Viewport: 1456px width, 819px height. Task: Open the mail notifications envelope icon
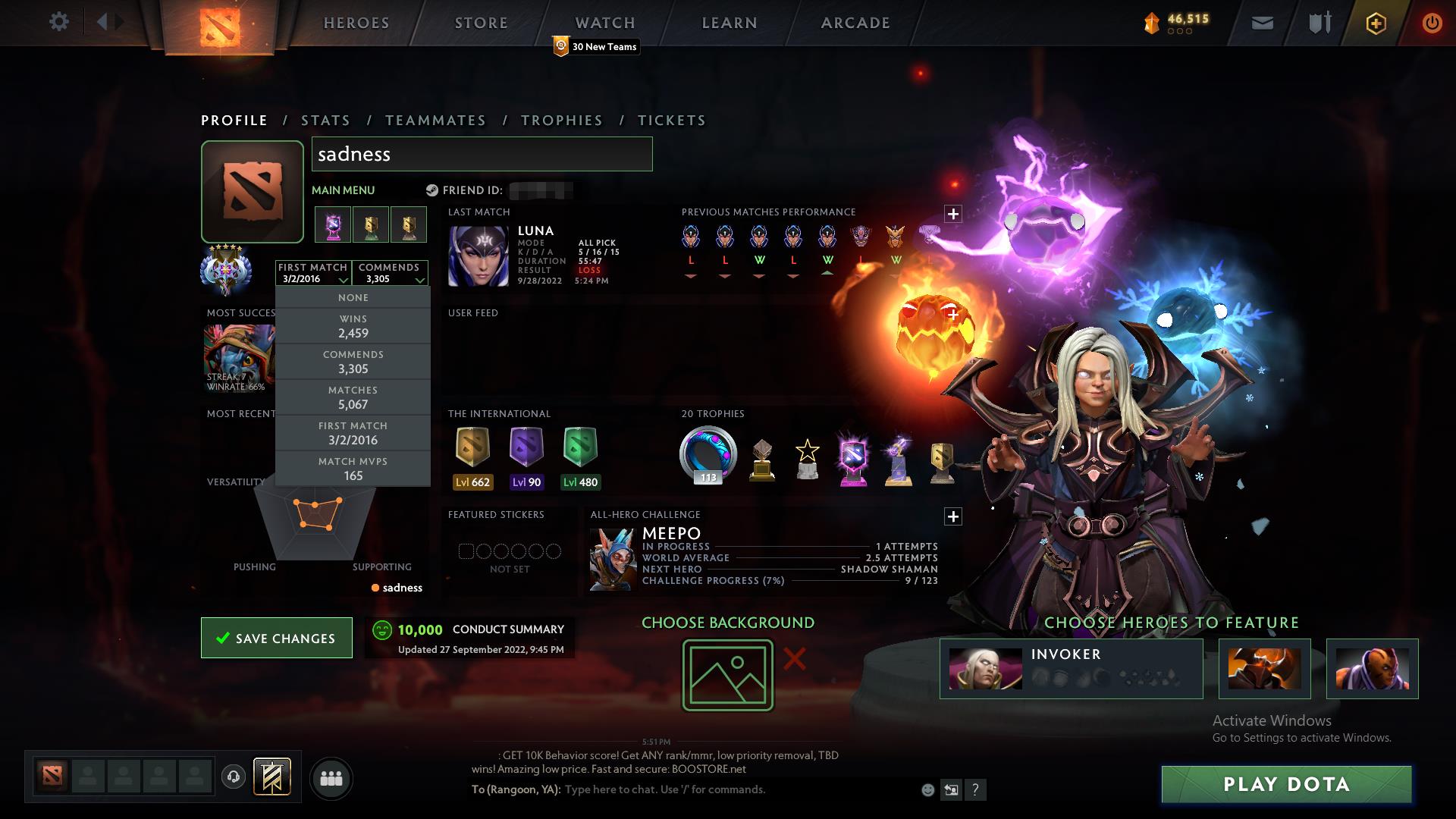tap(1261, 23)
